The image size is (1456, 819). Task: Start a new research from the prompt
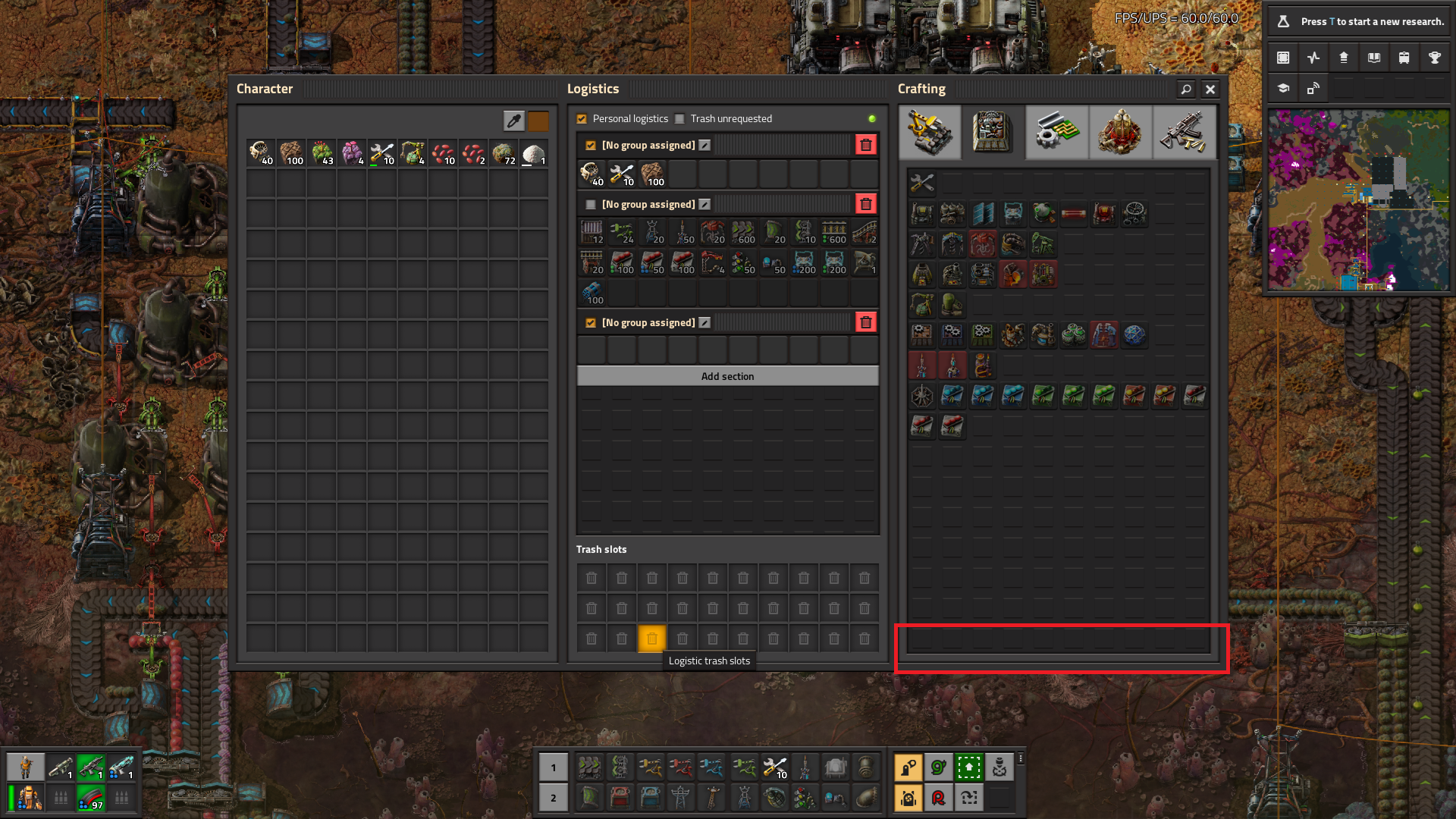tap(1358, 21)
